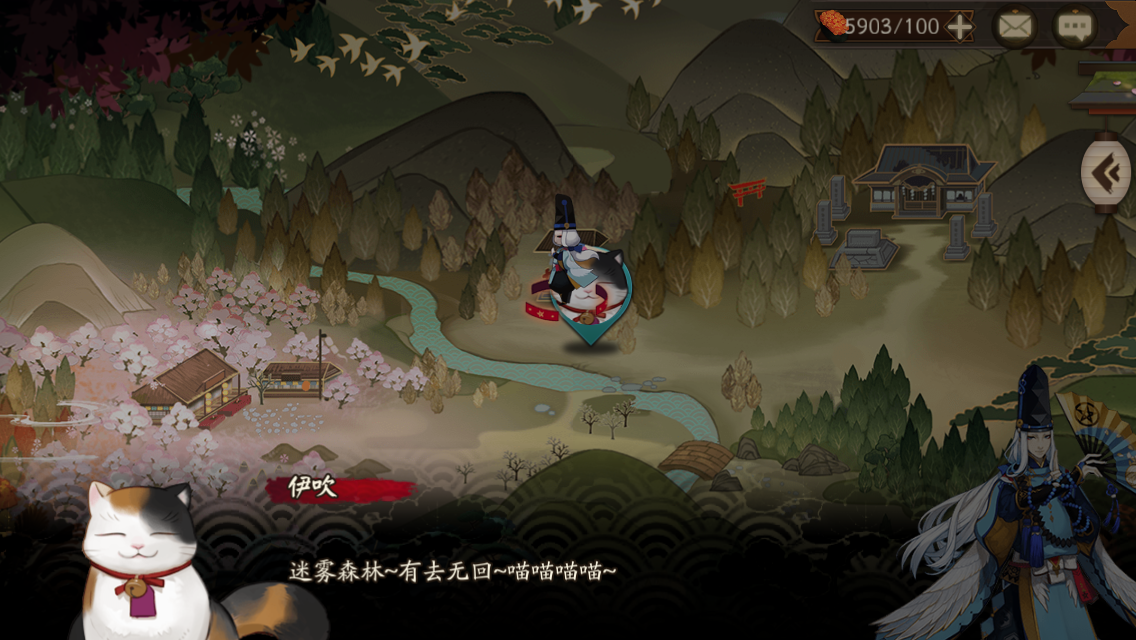This screenshot has height=640, width=1136.
Task: Tap the plus button beside stamina count
Action: point(959,27)
